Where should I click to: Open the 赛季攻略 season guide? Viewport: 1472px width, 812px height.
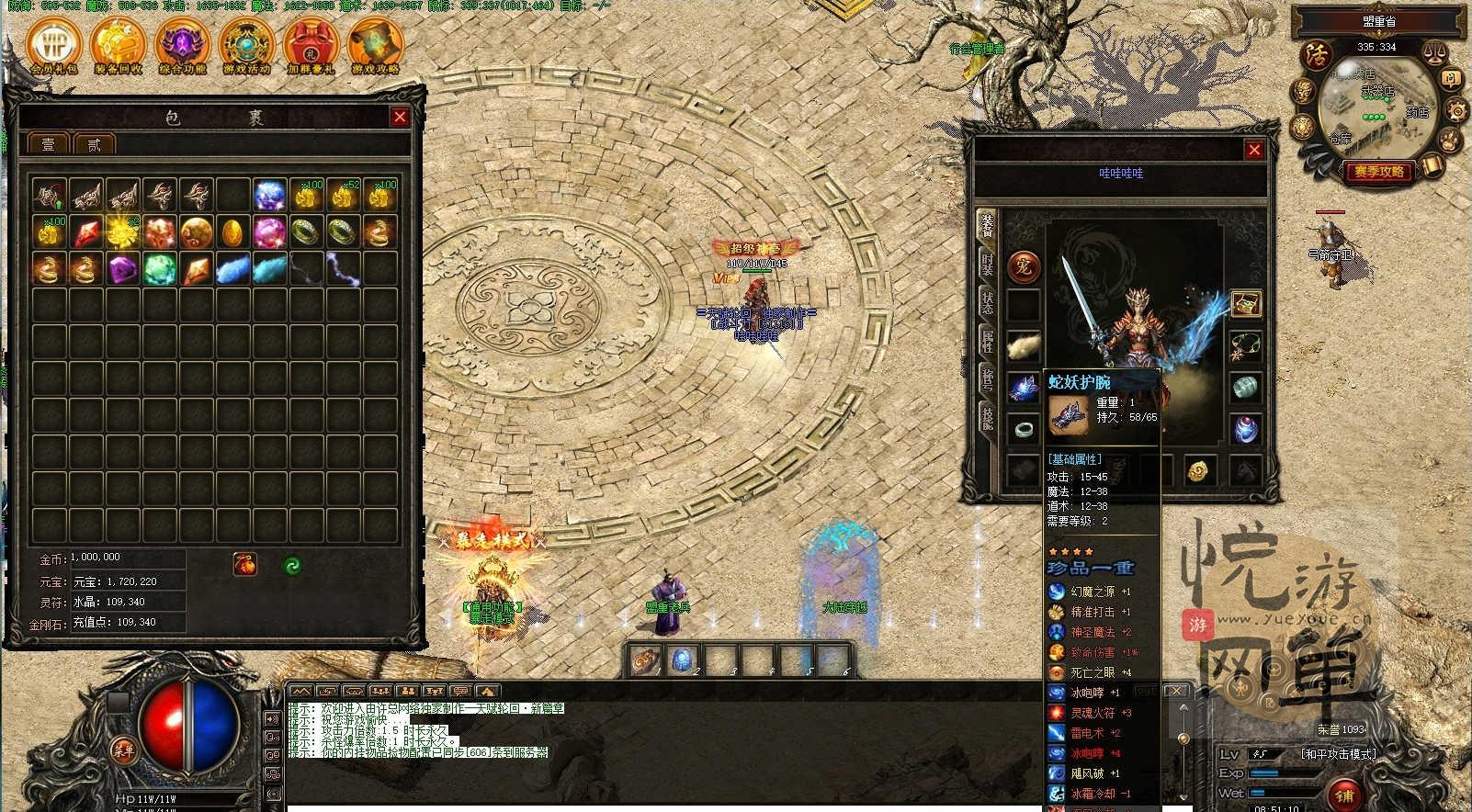1378,172
